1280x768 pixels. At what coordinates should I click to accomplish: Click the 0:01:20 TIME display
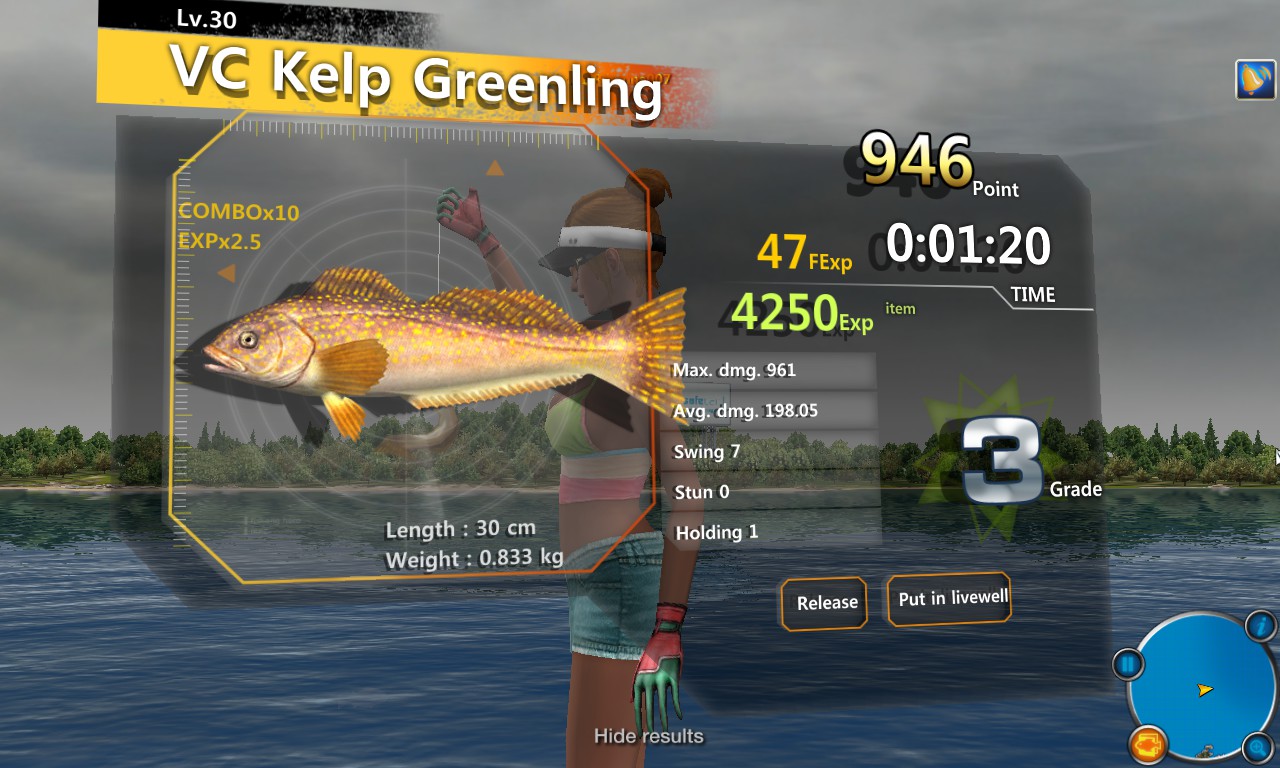[x=967, y=243]
